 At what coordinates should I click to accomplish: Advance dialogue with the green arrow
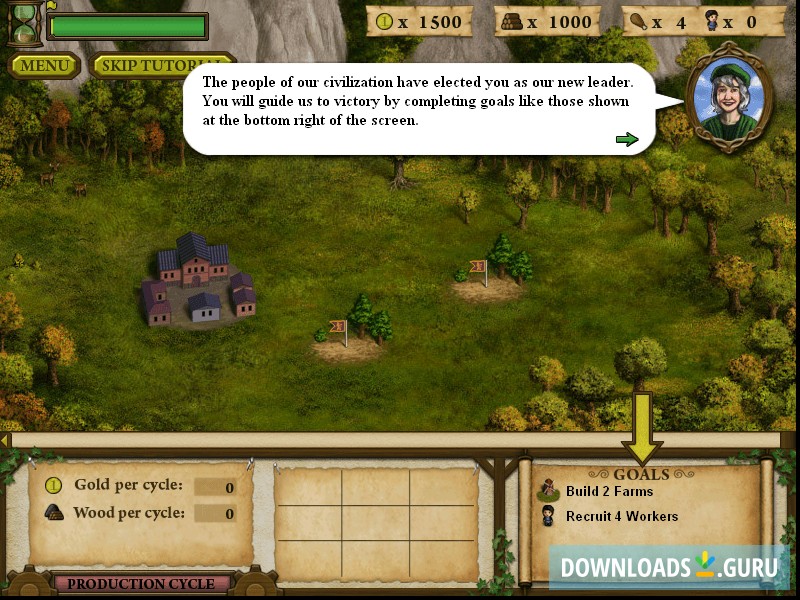click(x=627, y=139)
